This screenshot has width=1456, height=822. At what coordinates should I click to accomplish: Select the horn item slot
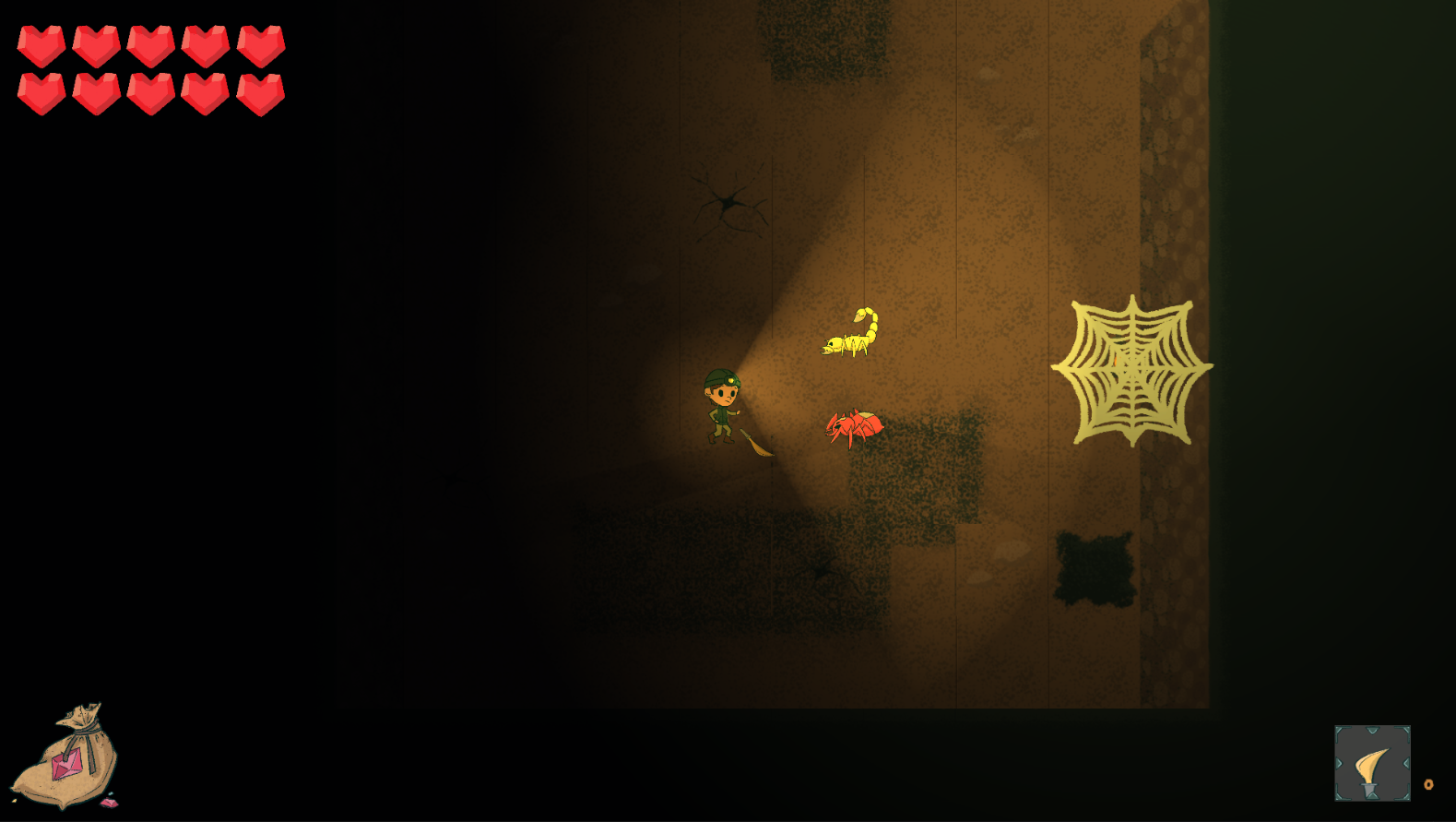pyautogui.click(x=1371, y=763)
